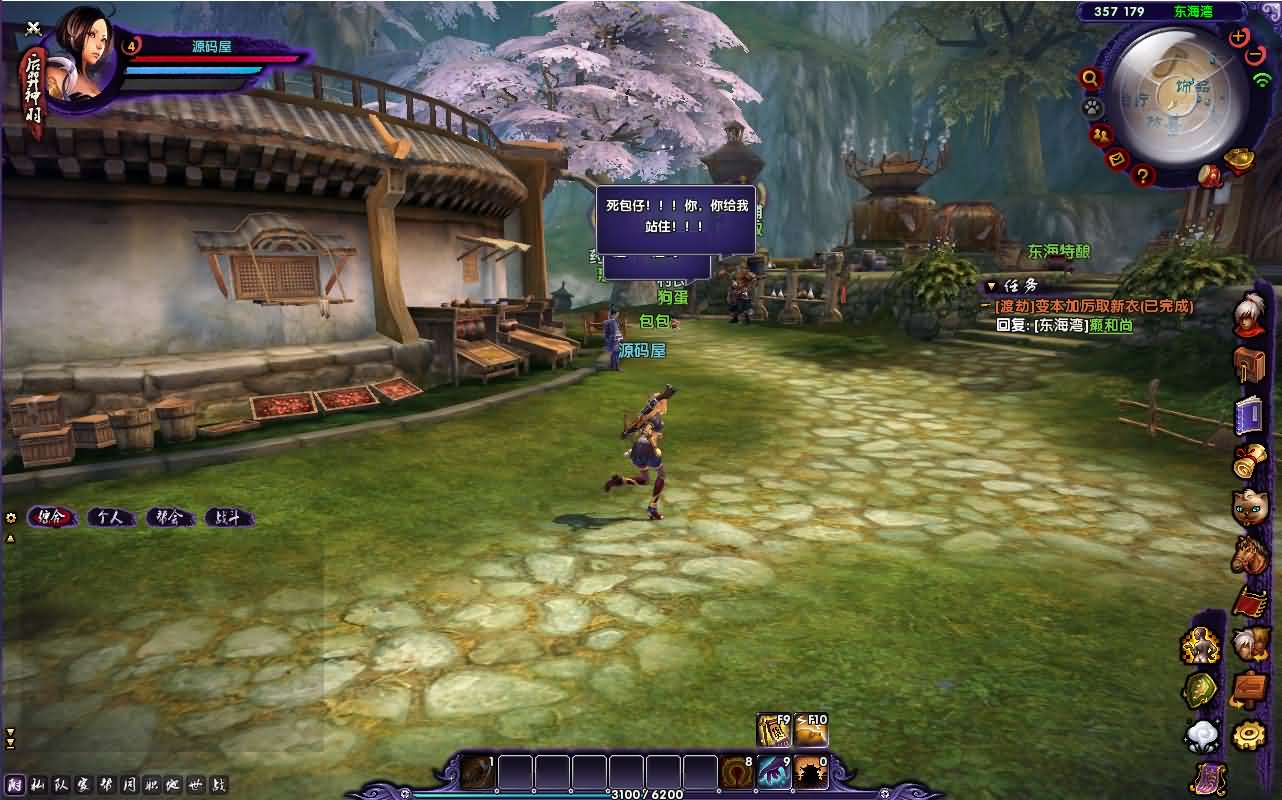1282x800 pixels.
Task: Click the up arrow above the chat area
Action: [10, 537]
